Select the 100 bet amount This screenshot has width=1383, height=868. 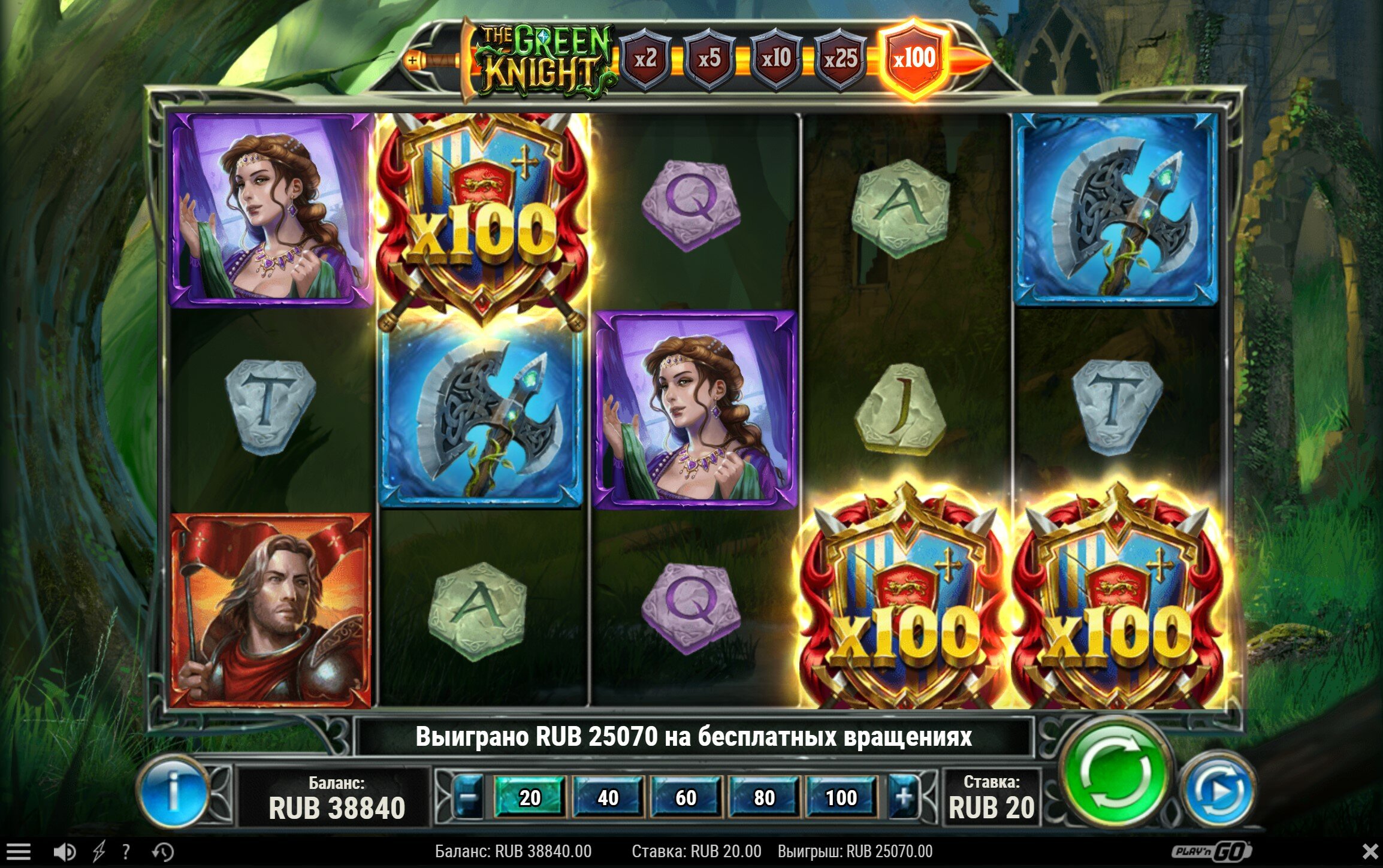tap(841, 797)
